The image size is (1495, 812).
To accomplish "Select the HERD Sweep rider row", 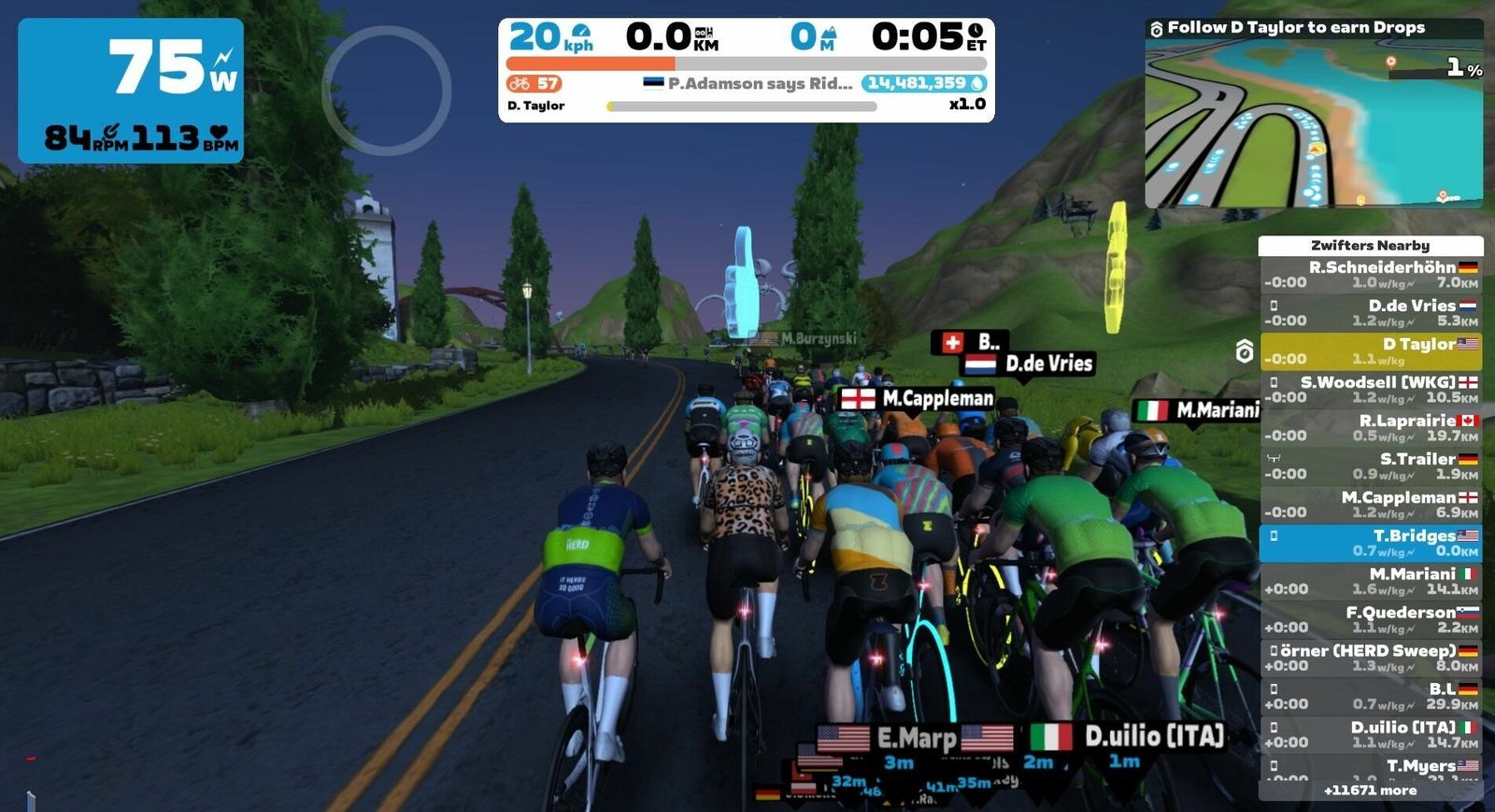I will [1371, 658].
